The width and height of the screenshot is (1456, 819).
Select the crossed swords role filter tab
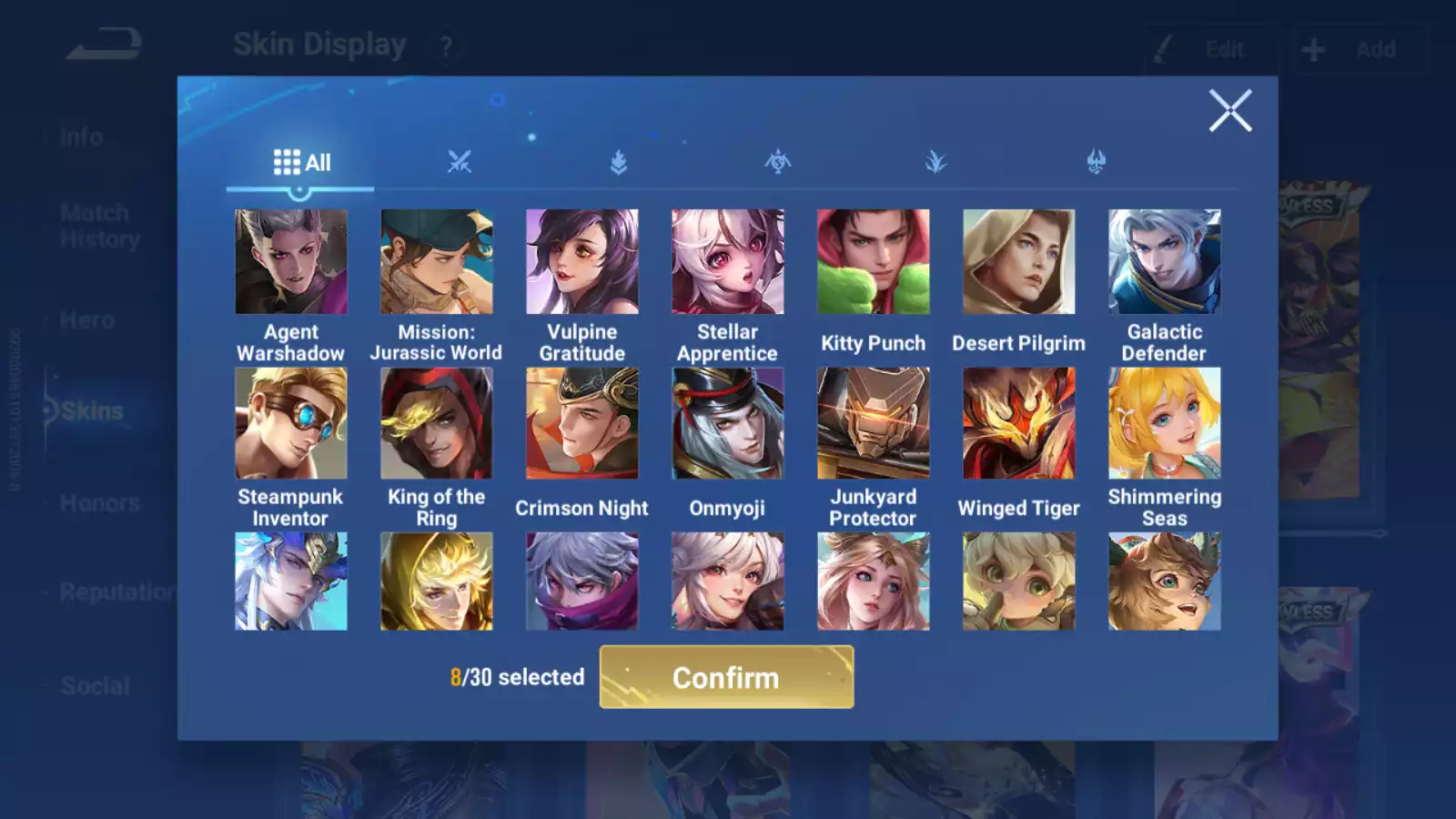coord(460,162)
